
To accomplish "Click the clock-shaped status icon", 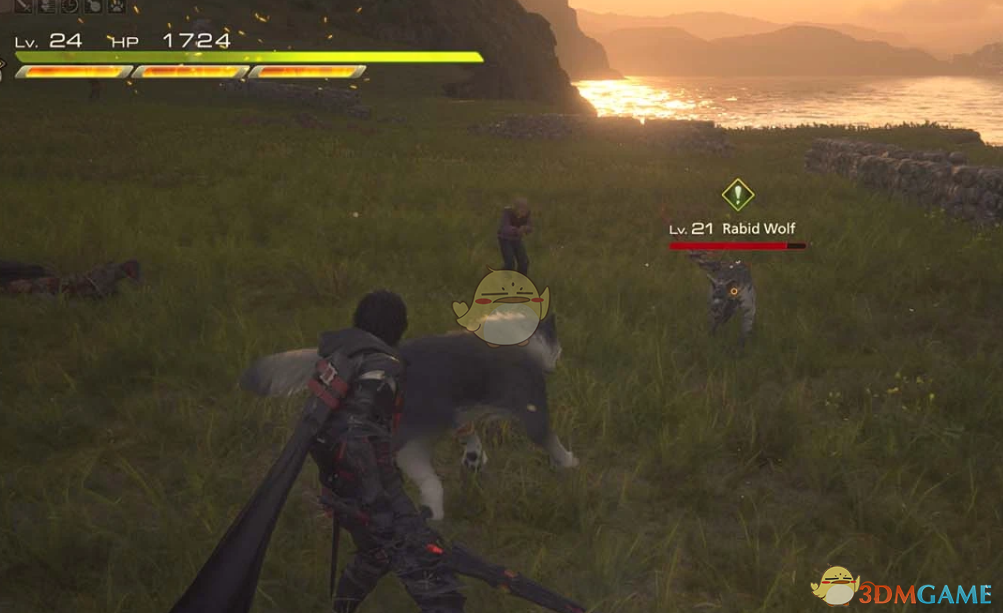I will (70, 6).
